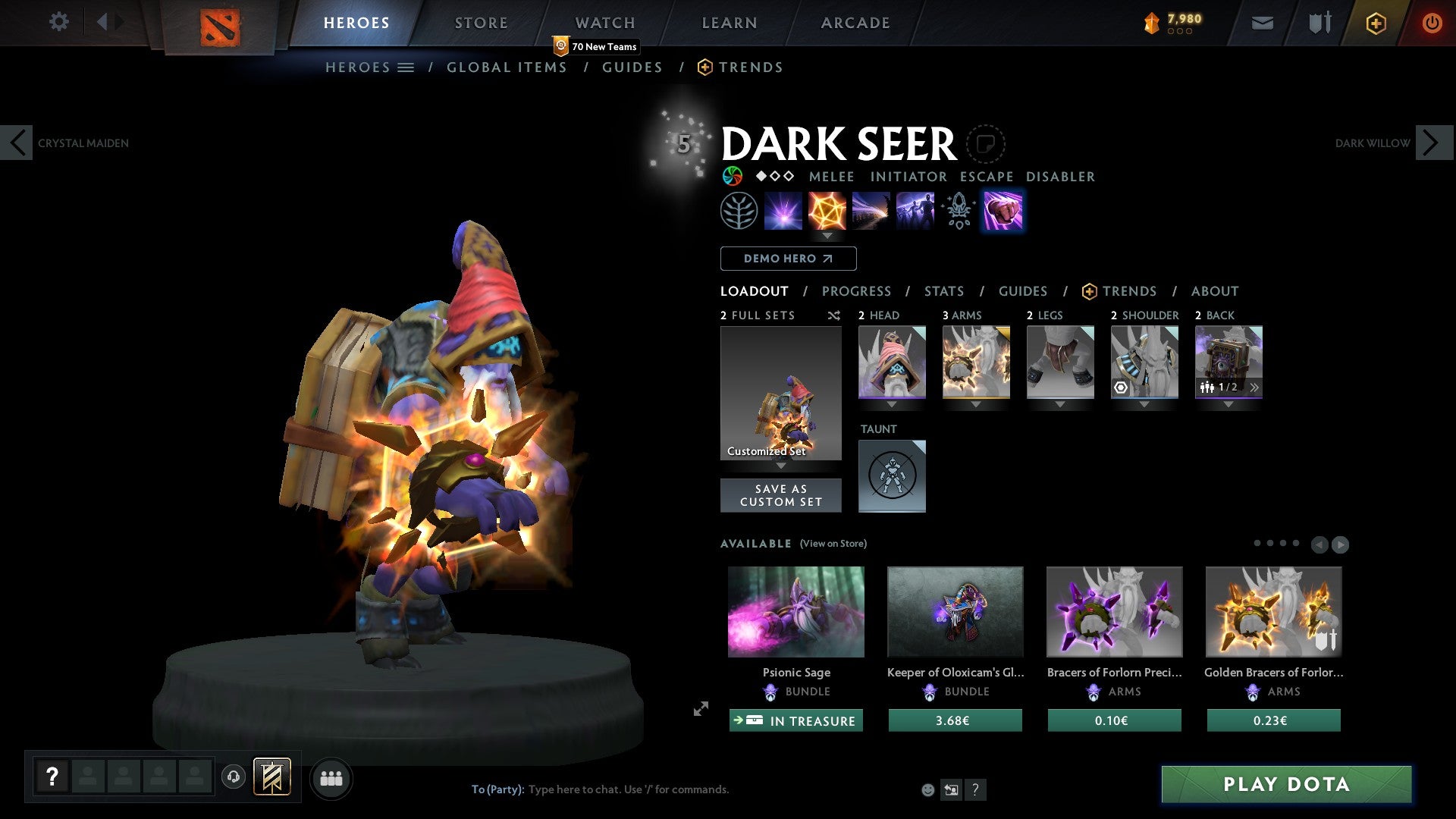Image resolution: width=1456 pixels, height=819 pixels.
Task: Expand the Ion Shell ability details chevron
Action: (828, 236)
